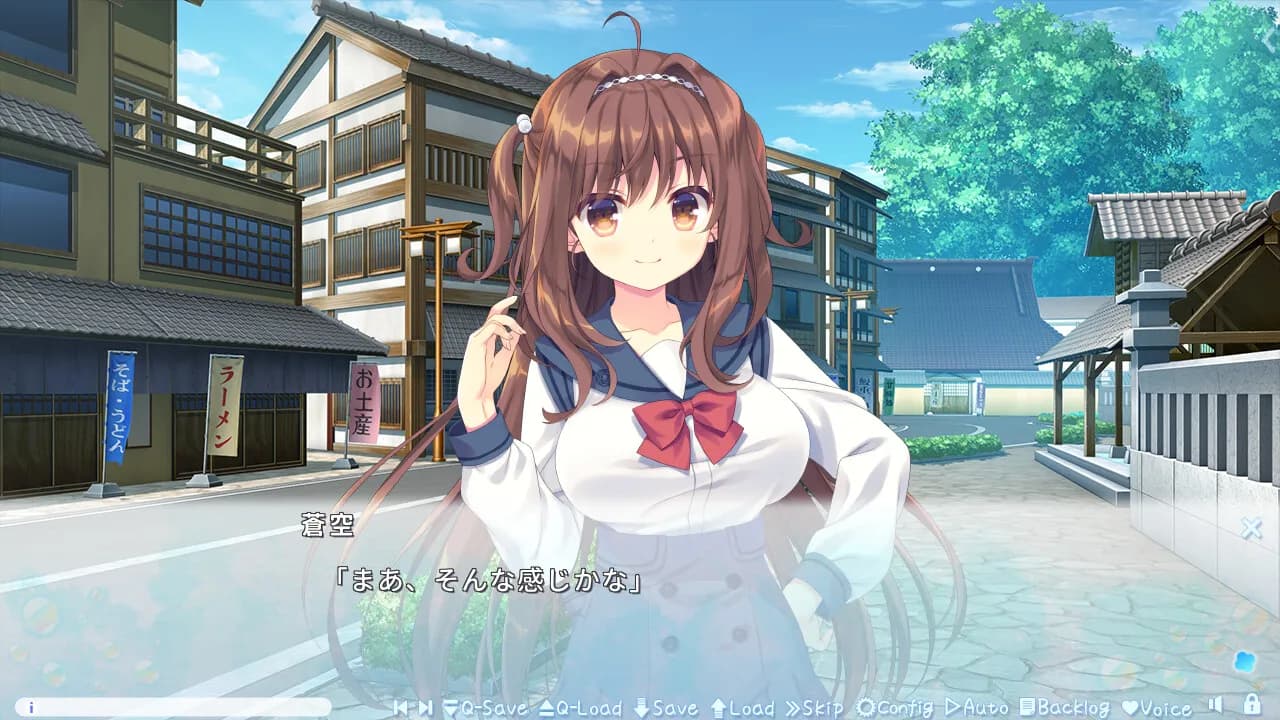Click the small 'e' icon near bottom right
Viewport: 1280px width, 720px height.
coord(1187,707)
